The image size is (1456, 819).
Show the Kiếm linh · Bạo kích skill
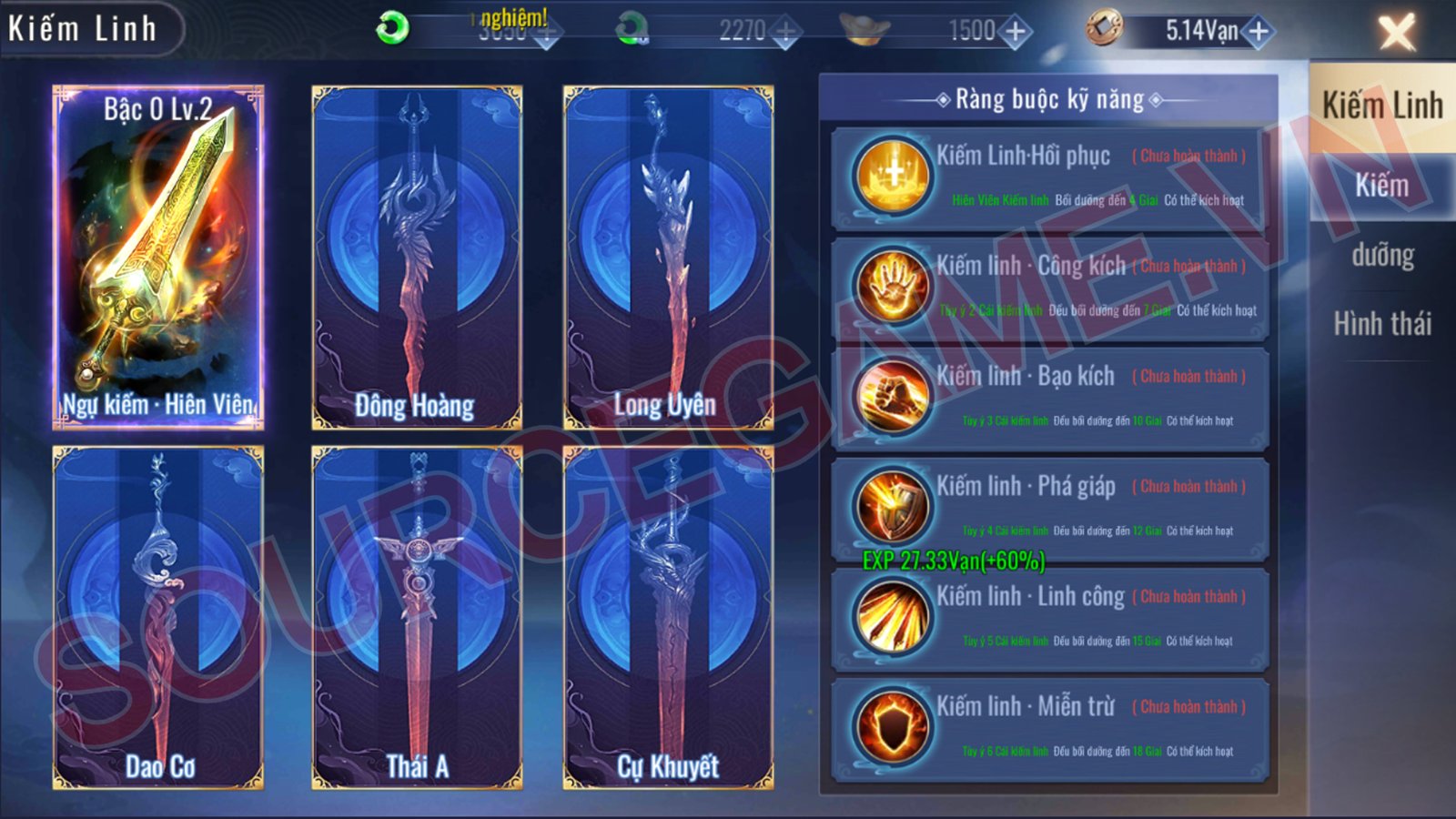click(x=1049, y=398)
